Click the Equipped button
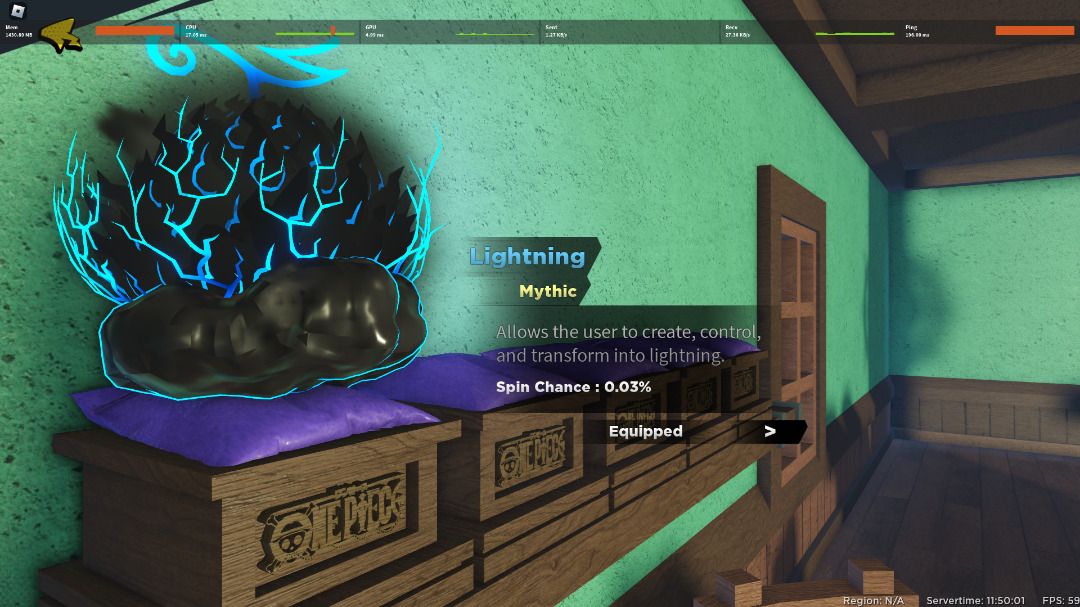This screenshot has height=607, width=1080. (x=646, y=431)
